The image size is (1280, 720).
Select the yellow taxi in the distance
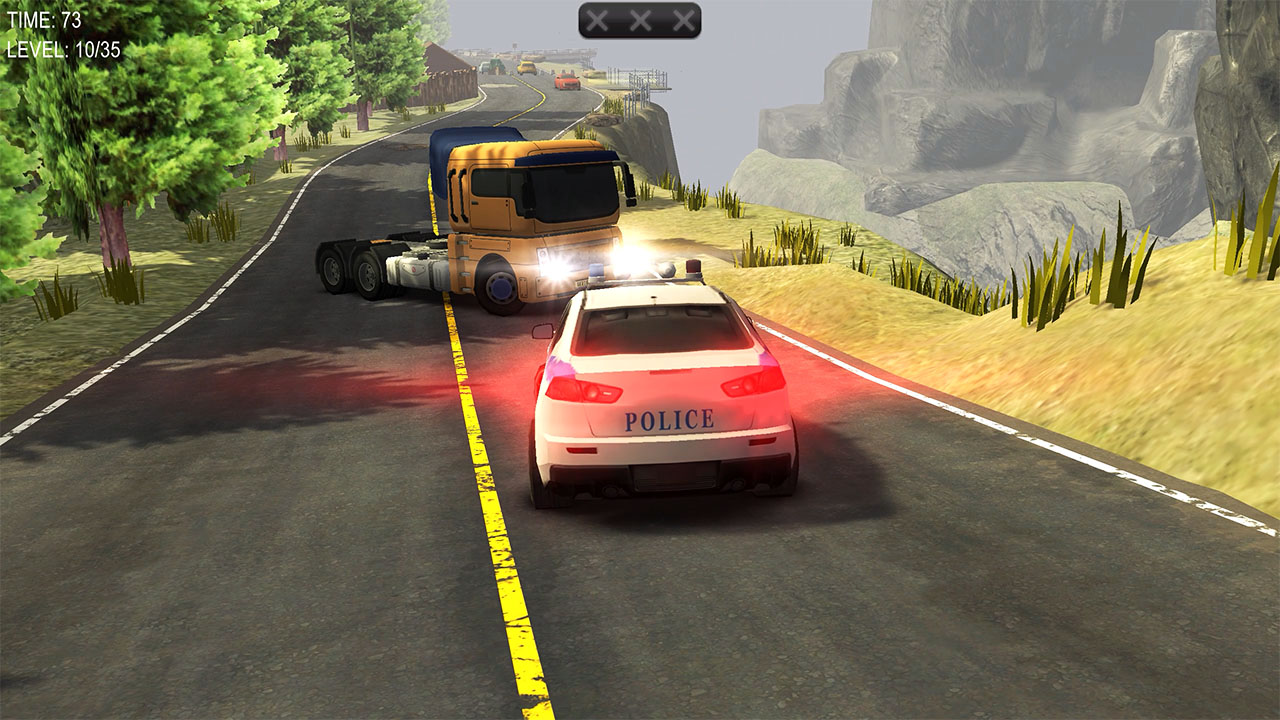pos(527,67)
